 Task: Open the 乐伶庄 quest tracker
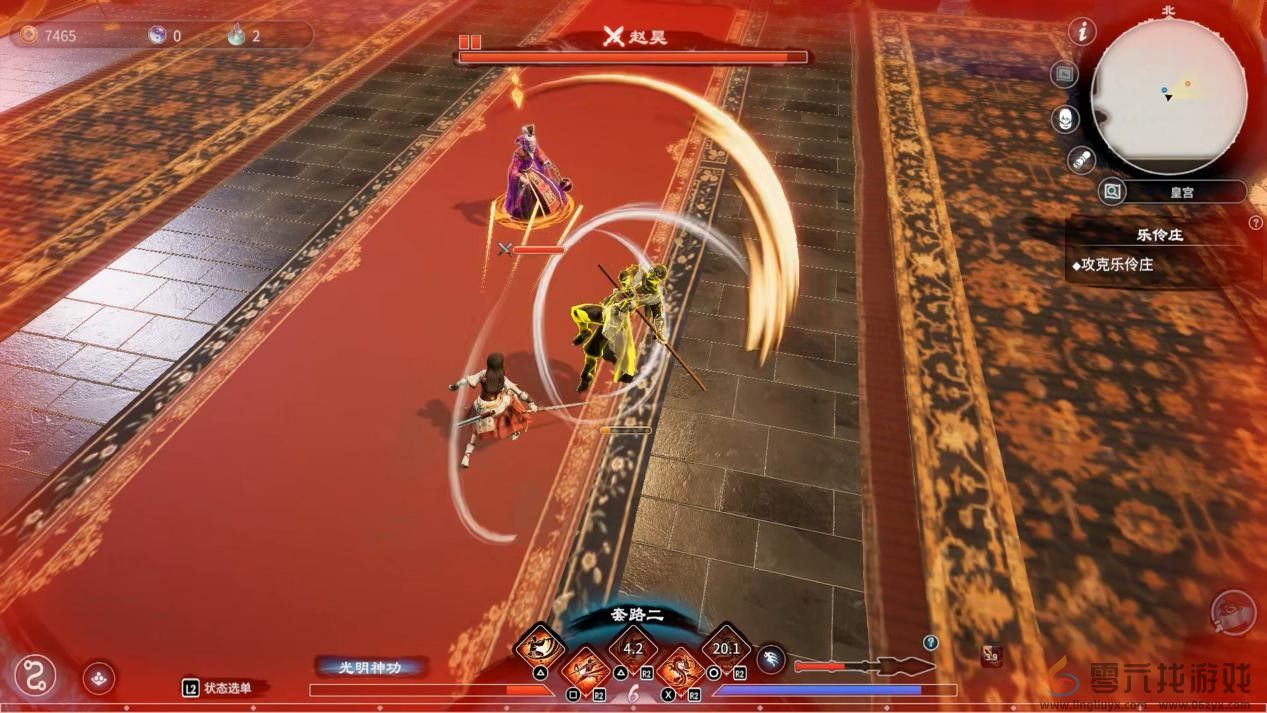(1159, 236)
